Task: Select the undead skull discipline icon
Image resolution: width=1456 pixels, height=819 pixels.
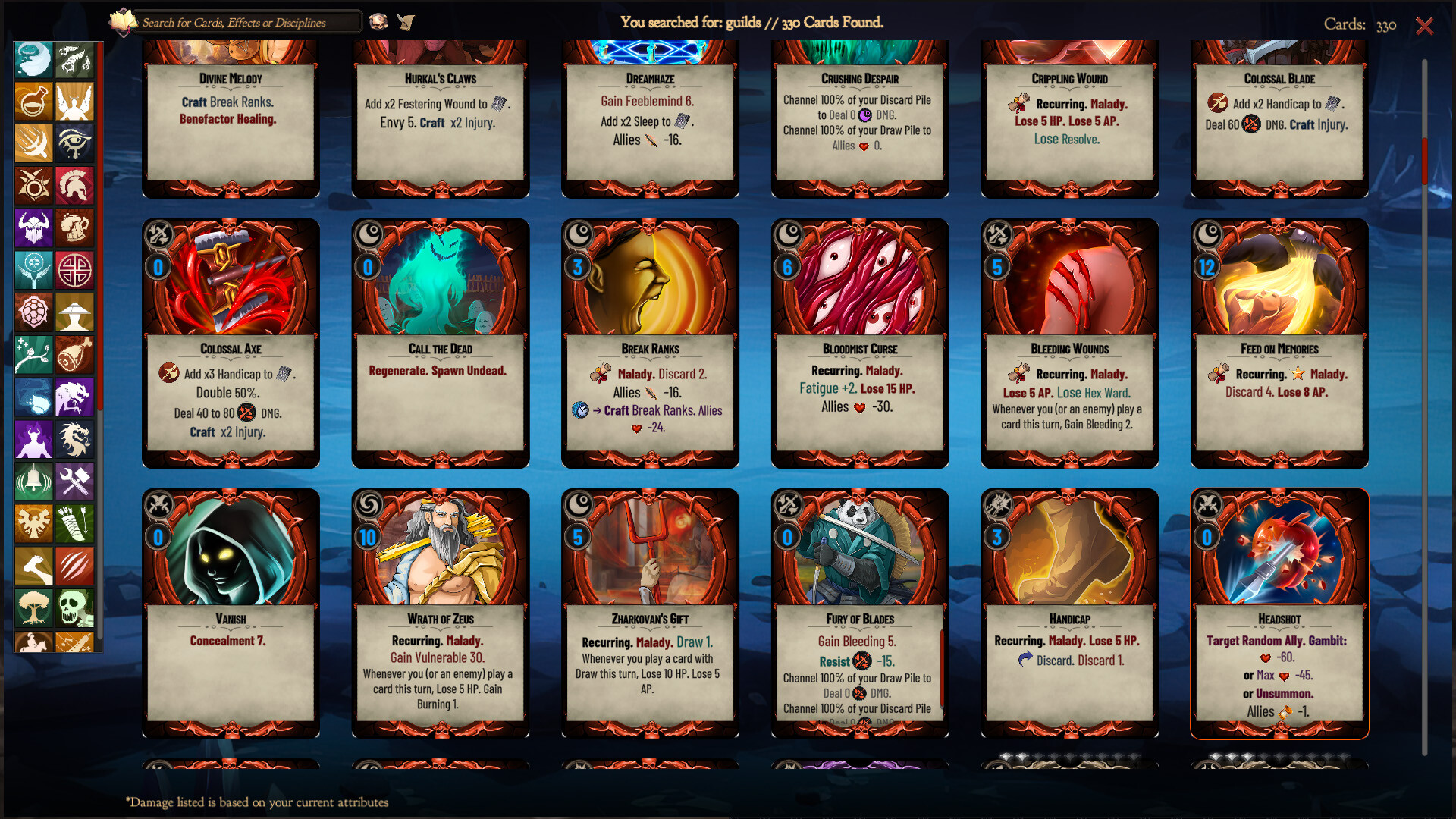Action: click(x=75, y=607)
